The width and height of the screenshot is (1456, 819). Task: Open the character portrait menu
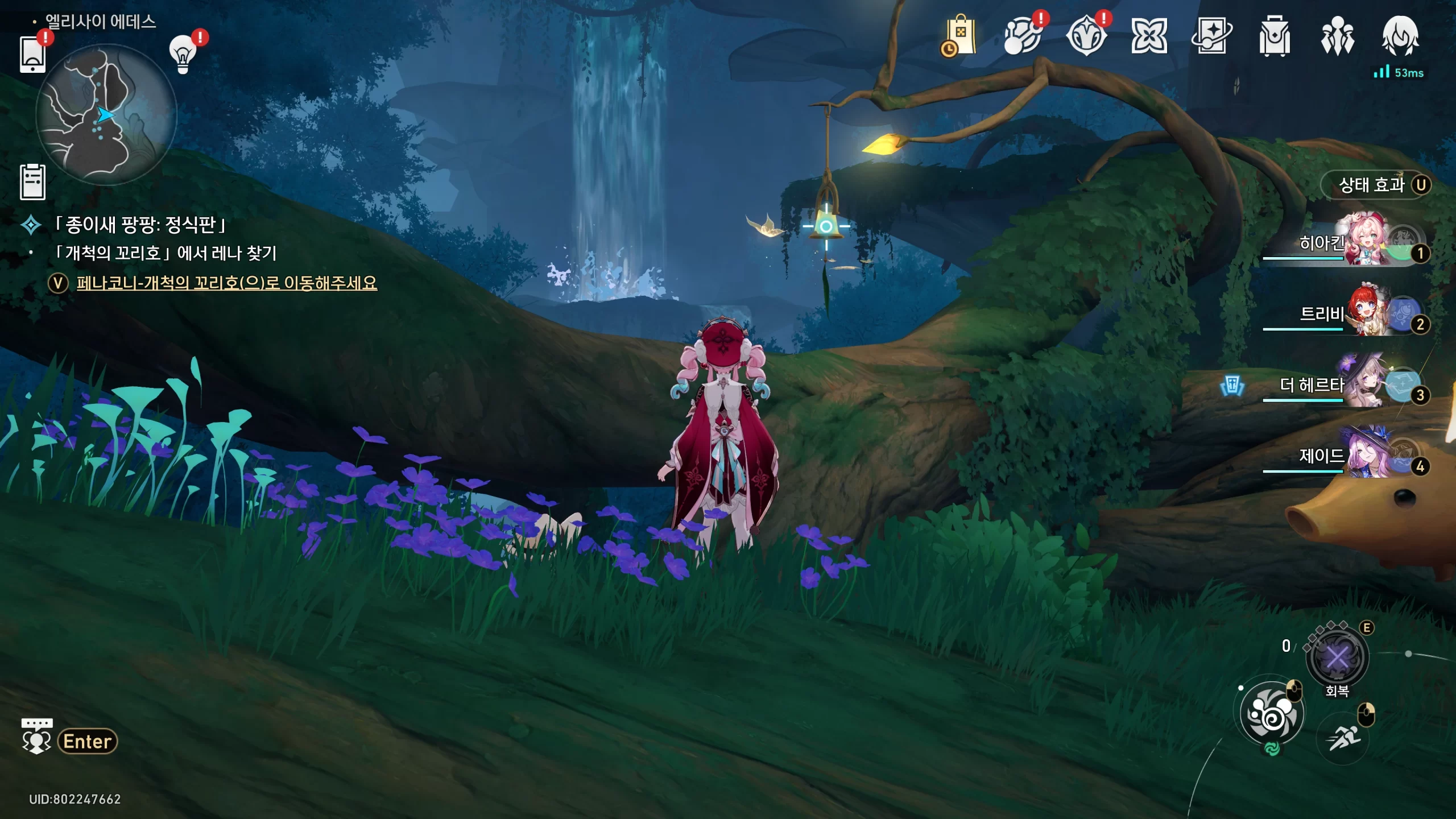point(1400,36)
